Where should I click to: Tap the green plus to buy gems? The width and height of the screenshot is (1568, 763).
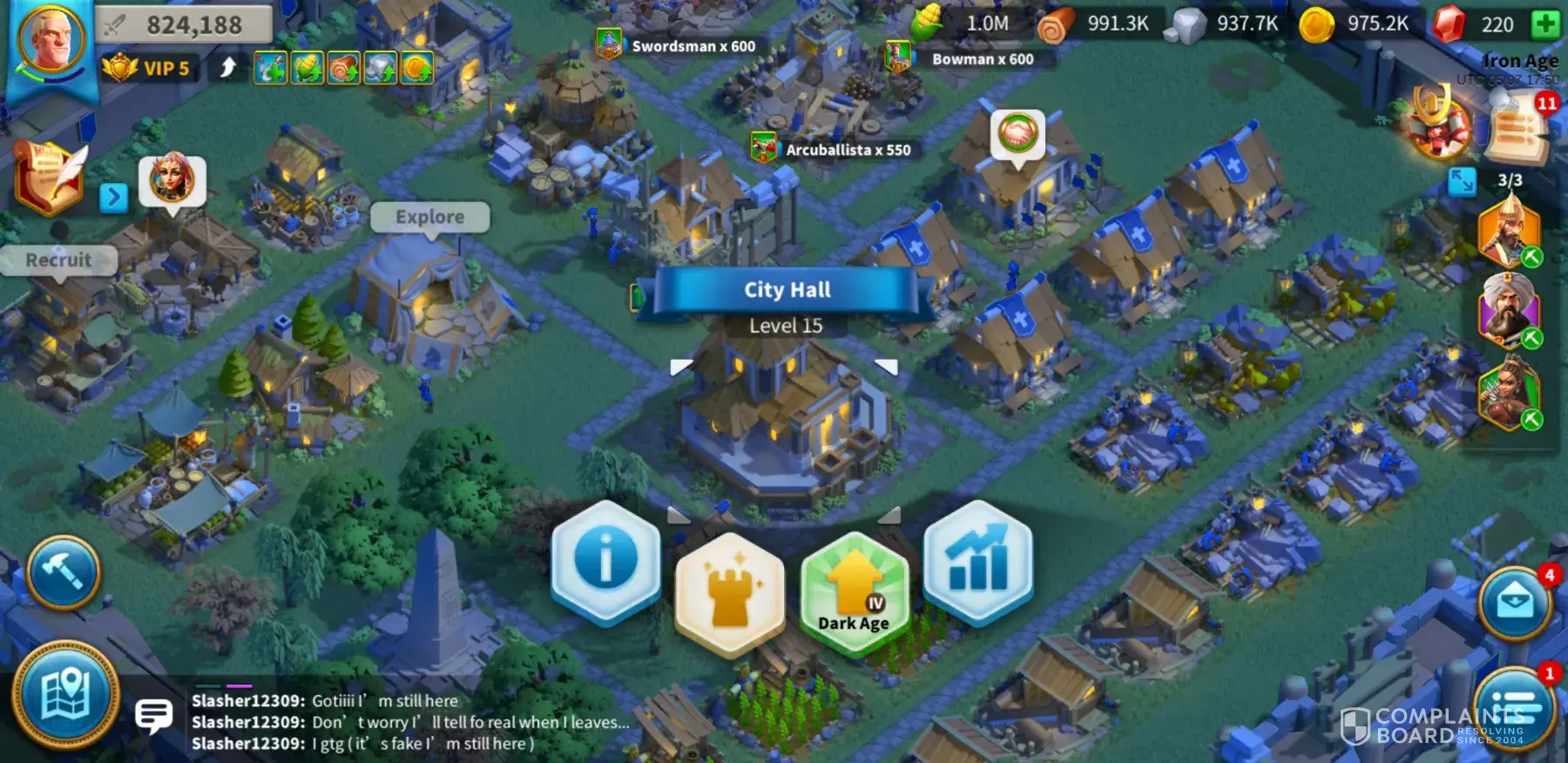coord(1545,24)
